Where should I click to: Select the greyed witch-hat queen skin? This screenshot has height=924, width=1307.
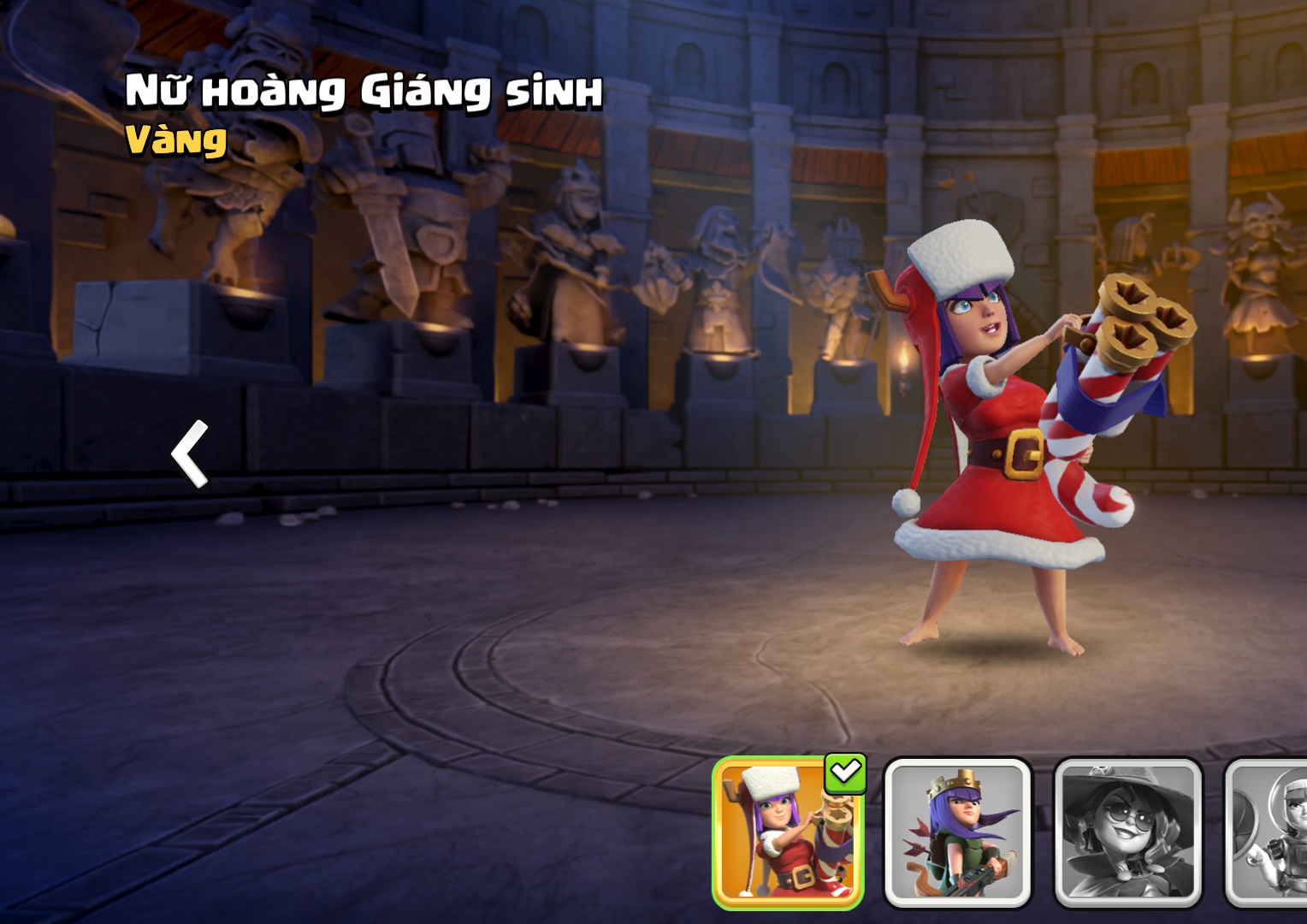(x=1127, y=833)
